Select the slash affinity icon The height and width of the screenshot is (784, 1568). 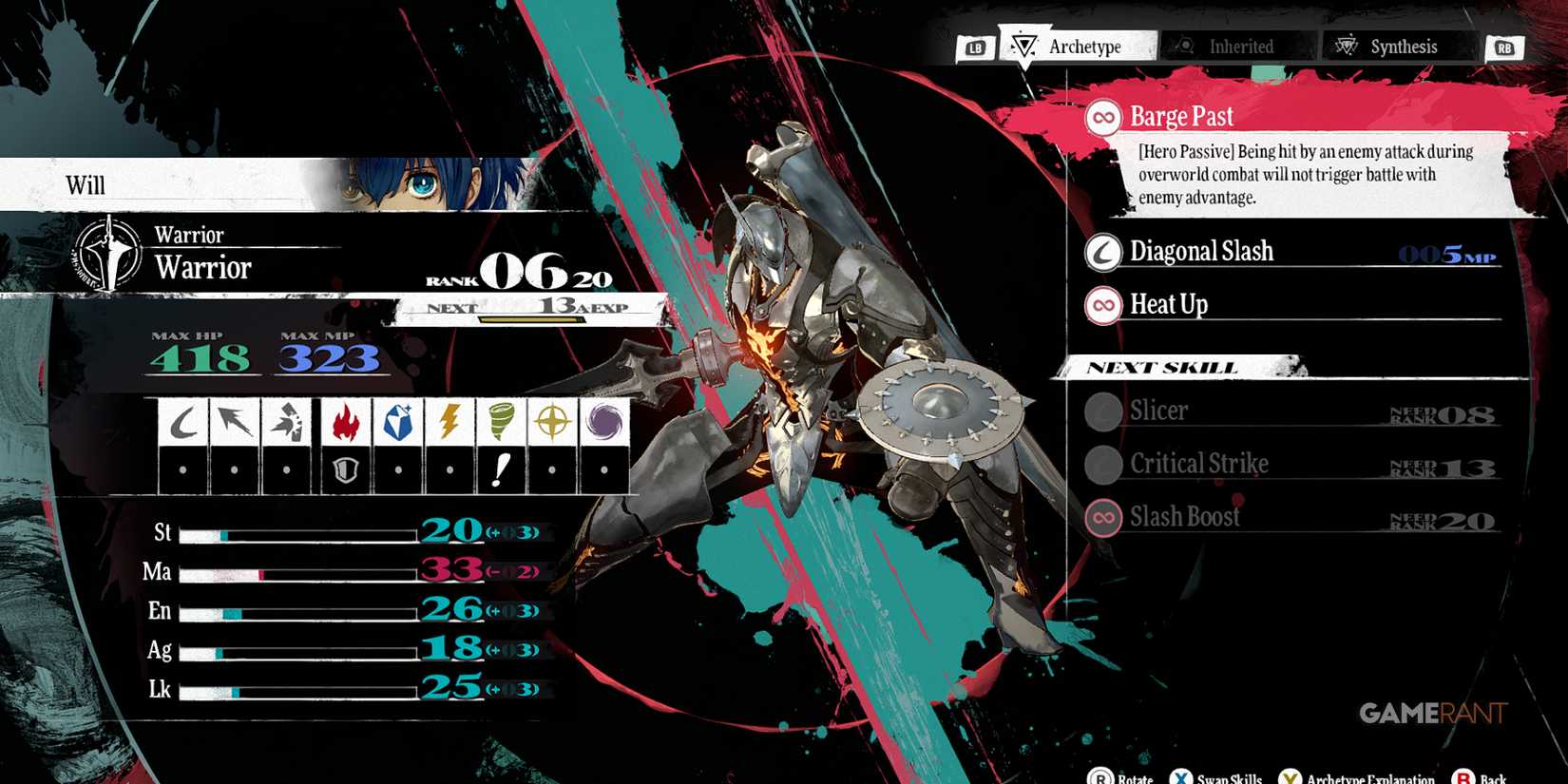pos(185,421)
